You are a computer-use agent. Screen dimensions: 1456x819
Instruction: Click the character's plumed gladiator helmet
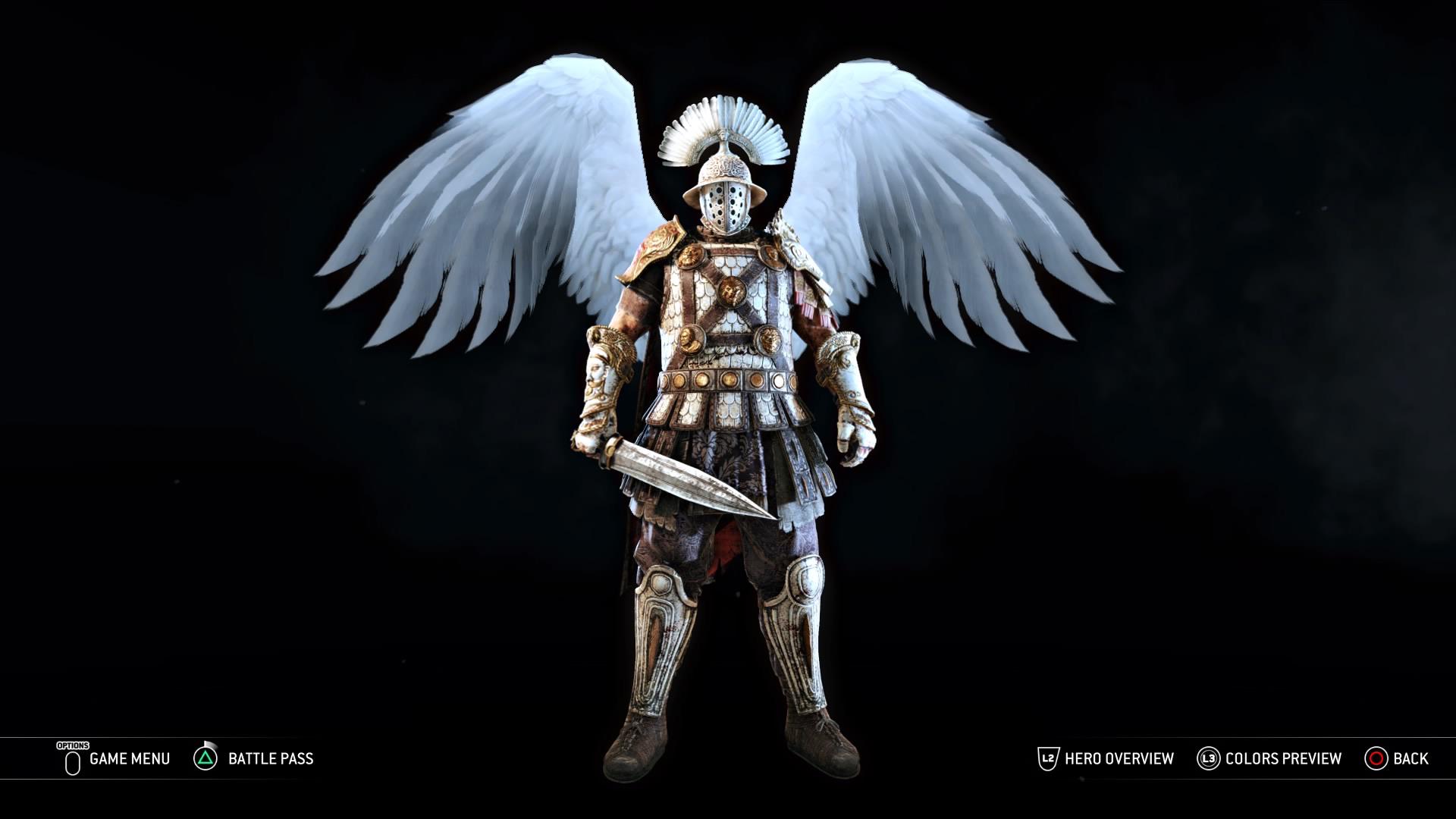[x=724, y=167]
